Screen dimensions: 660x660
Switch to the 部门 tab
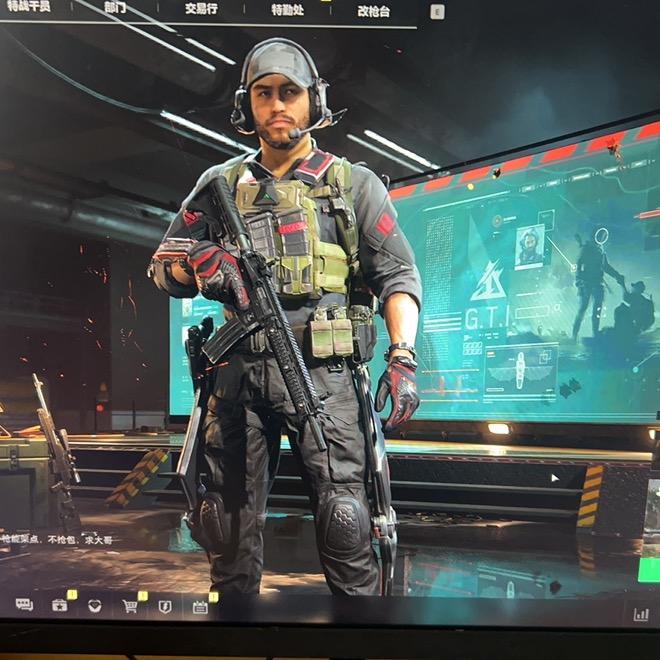pyautogui.click(x=114, y=8)
